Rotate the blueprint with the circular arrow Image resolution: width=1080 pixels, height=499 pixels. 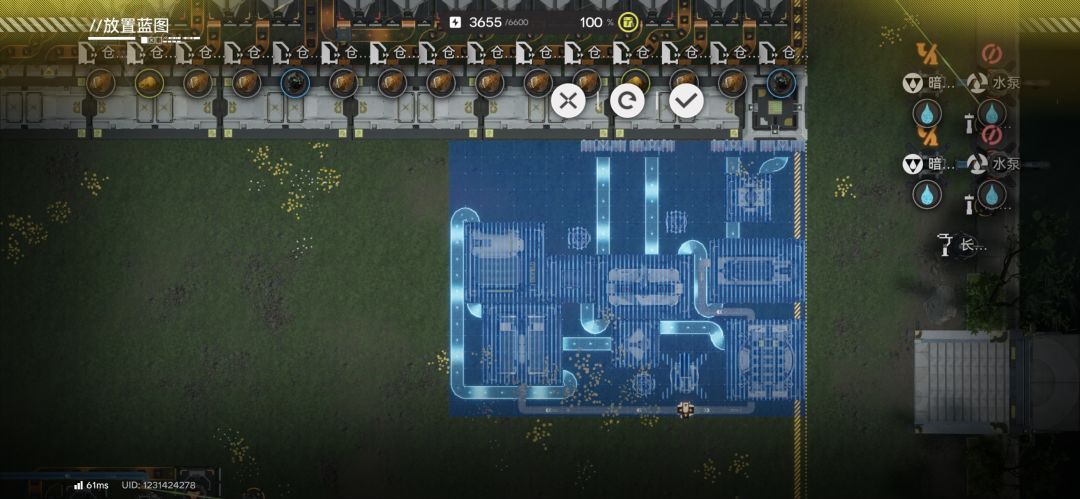coord(627,100)
